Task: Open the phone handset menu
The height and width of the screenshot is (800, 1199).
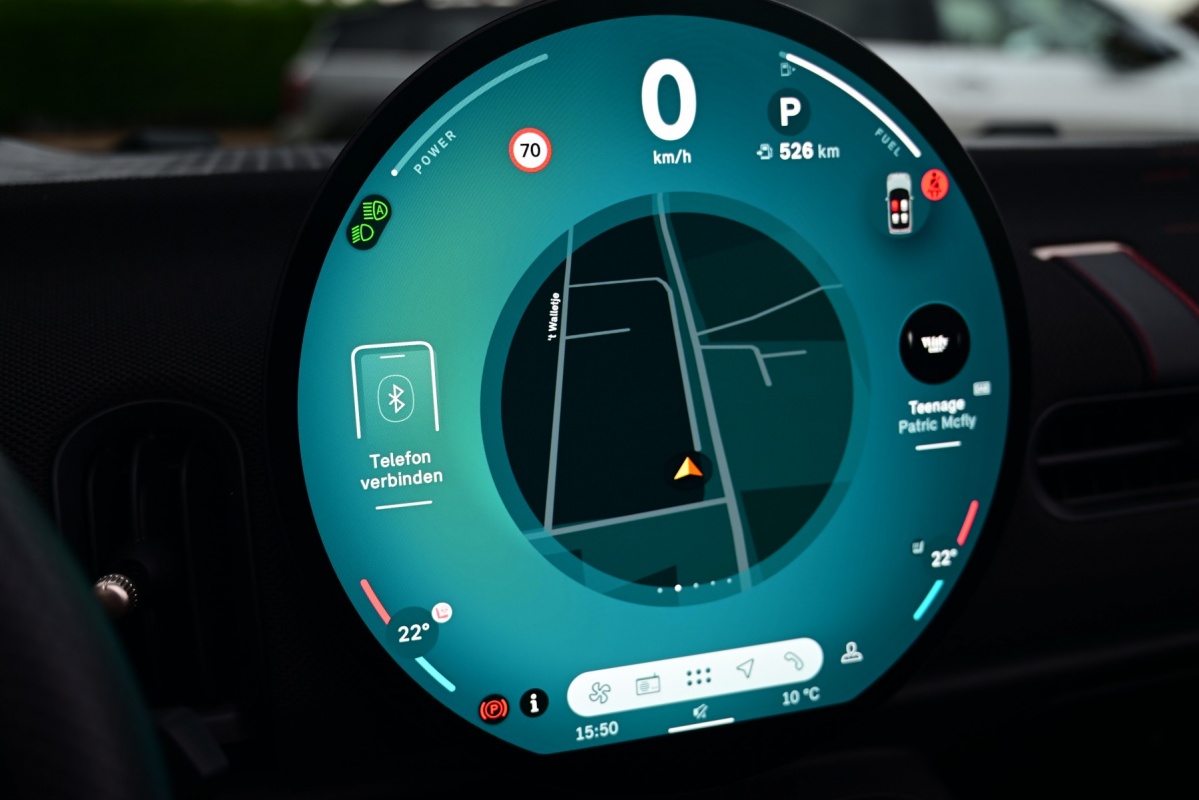Action: pyautogui.click(x=792, y=660)
